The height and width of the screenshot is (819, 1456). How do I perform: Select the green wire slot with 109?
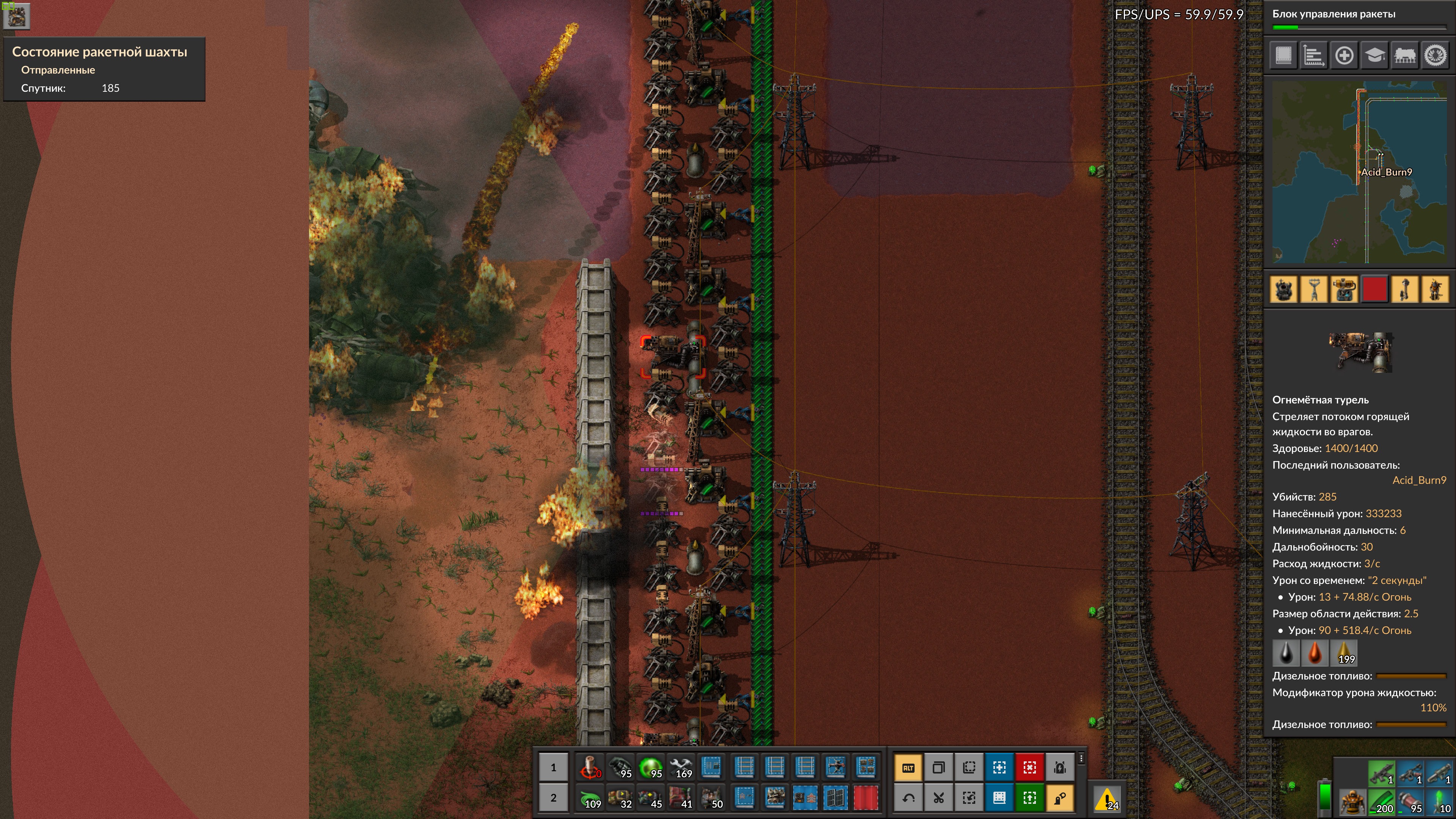click(x=590, y=798)
